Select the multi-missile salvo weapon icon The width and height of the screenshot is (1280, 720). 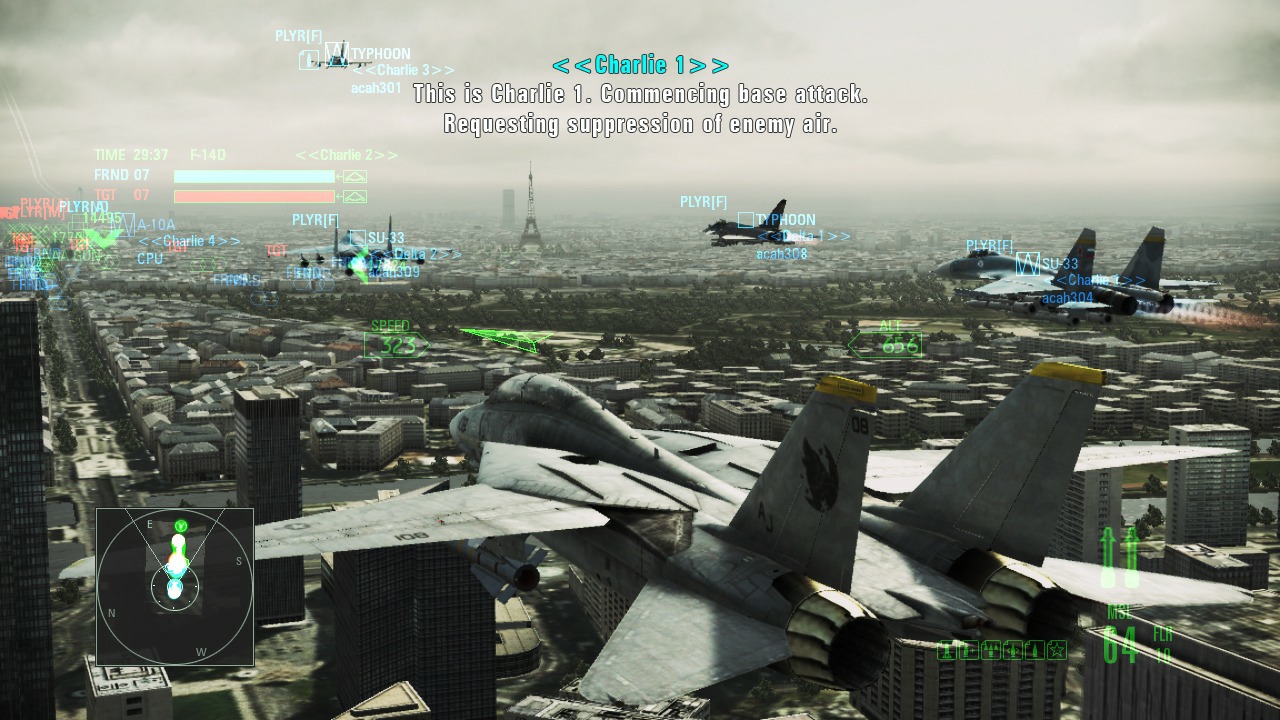(x=990, y=650)
